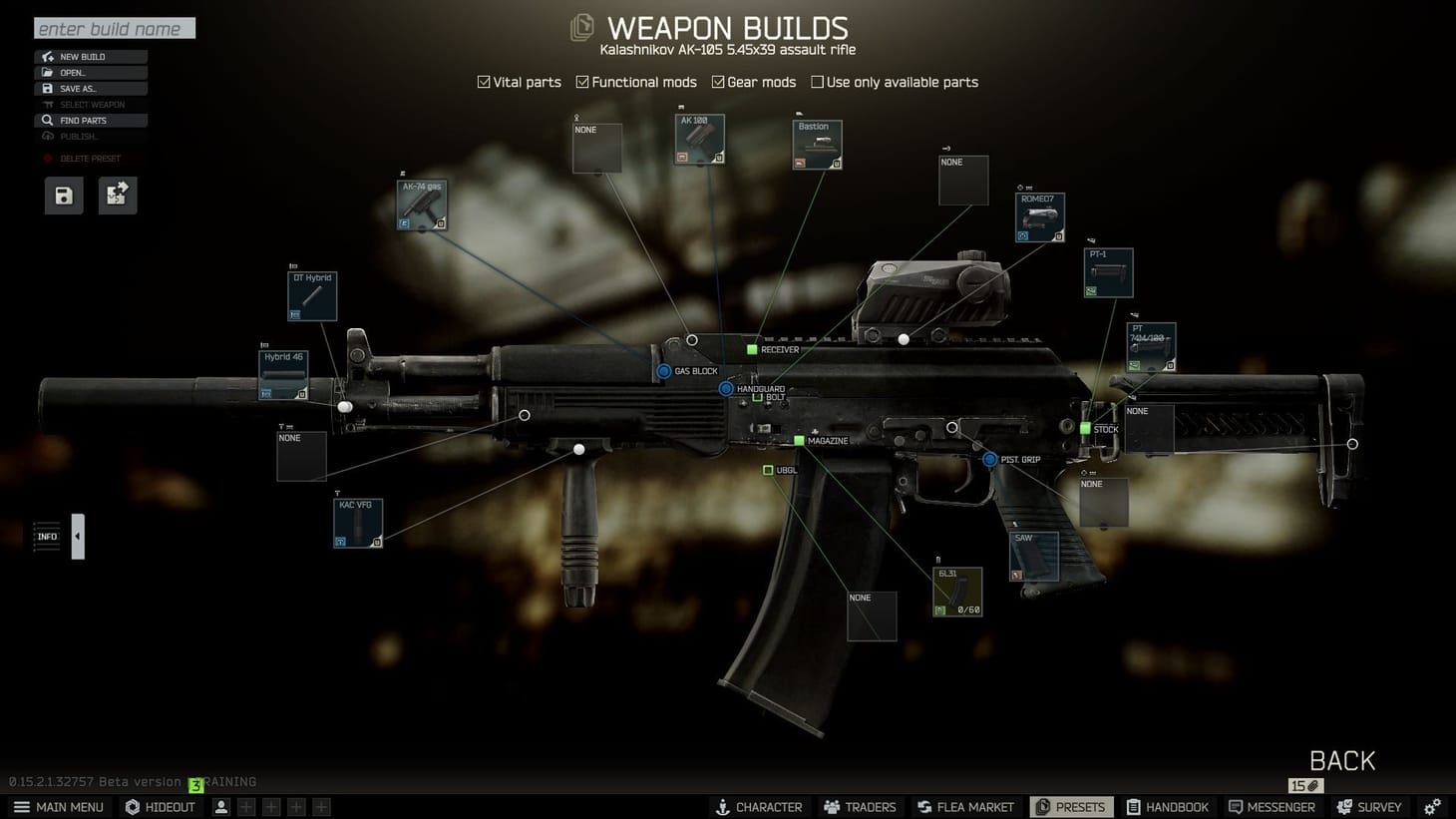1456x819 pixels.
Task: Enable Use only available parts
Action: click(816, 82)
